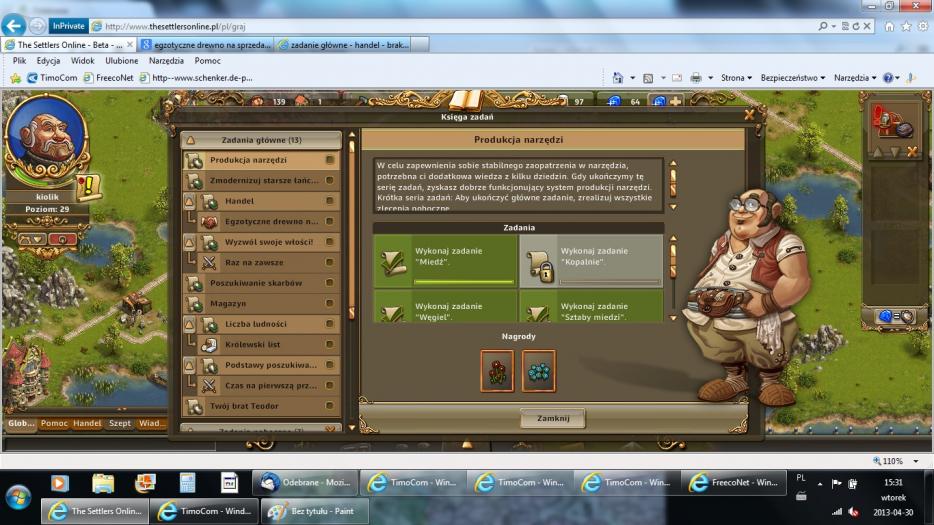The image size is (934, 525).
Task: Switch to the Pomoc chat tab
Action: [54, 424]
